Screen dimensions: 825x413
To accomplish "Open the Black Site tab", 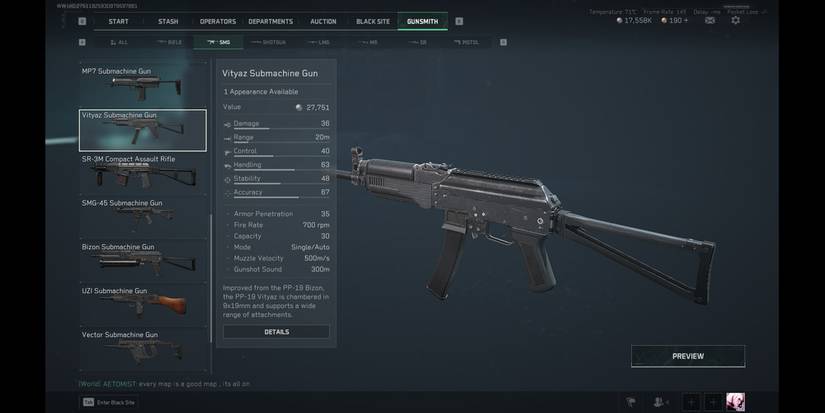I will point(372,21).
